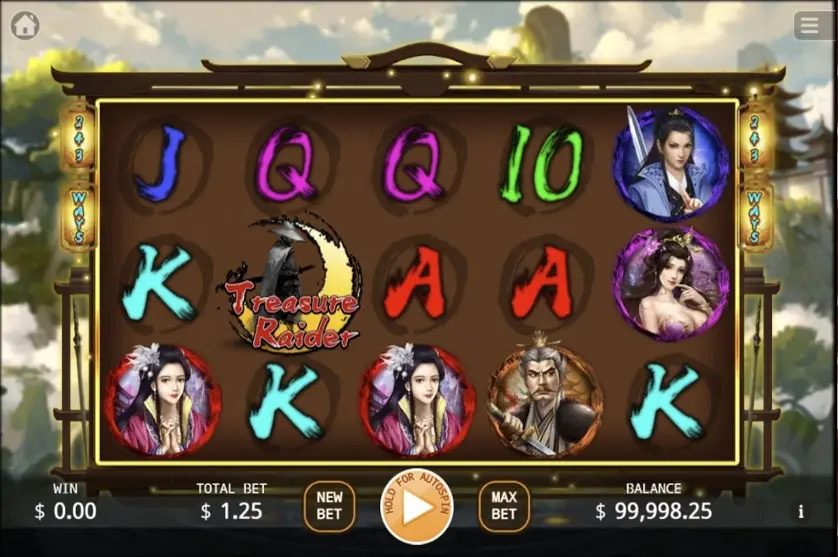Select the Max Bet button
The height and width of the screenshot is (557, 838).
(x=504, y=505)
